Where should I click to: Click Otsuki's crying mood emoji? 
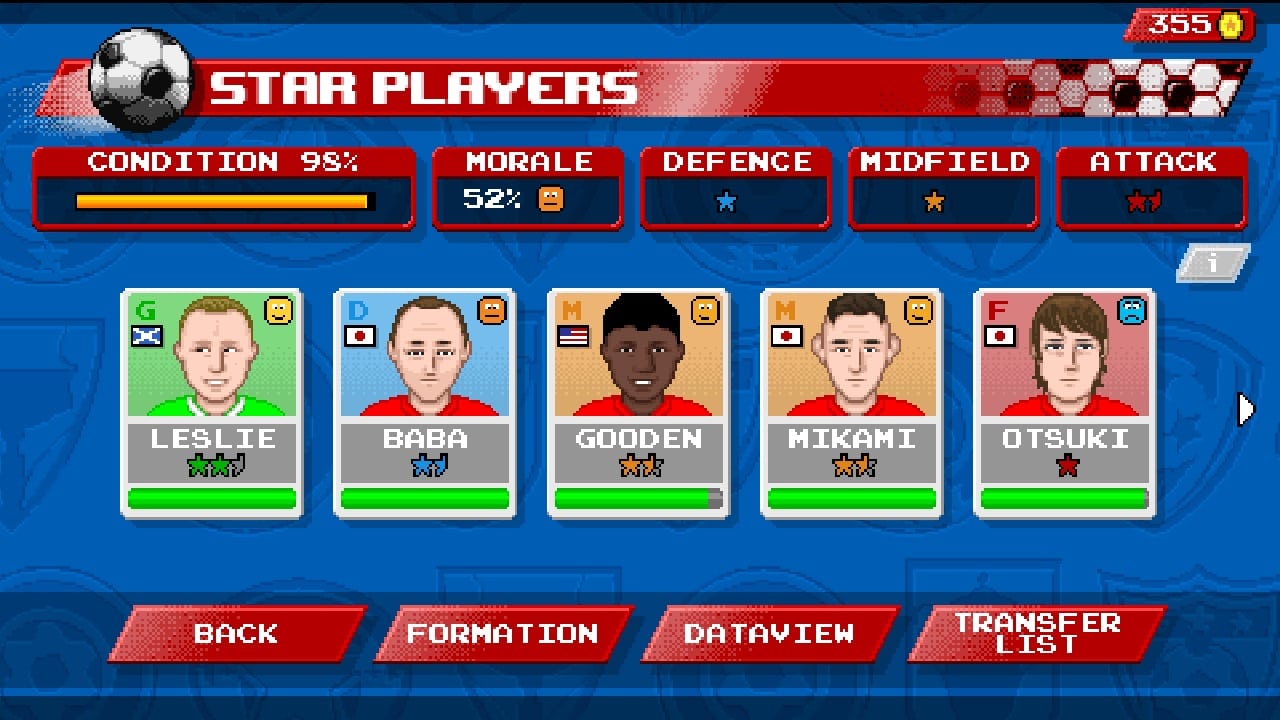click(x=1132, y=310)
